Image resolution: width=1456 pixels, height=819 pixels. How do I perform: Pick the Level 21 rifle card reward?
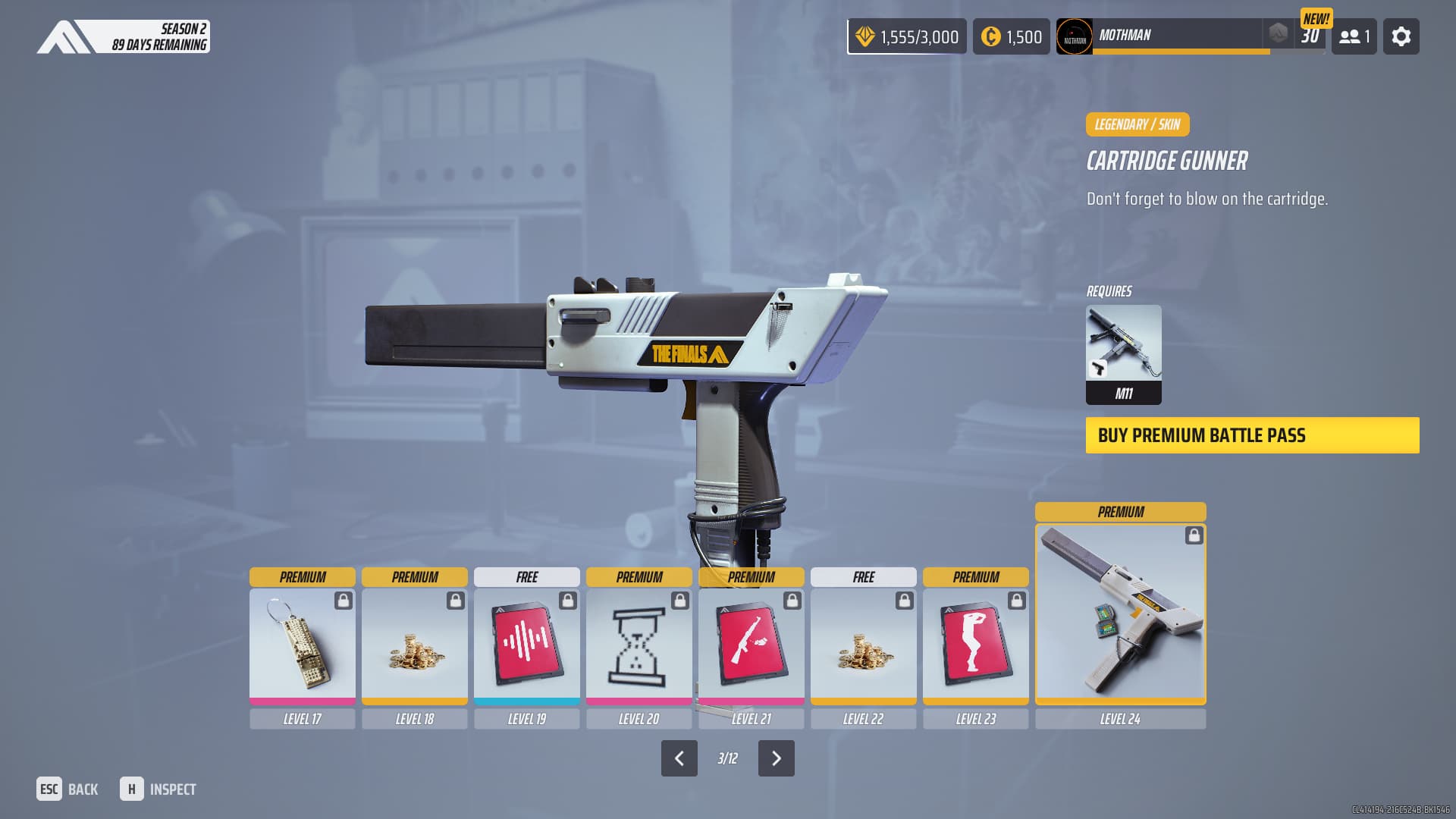751,646
